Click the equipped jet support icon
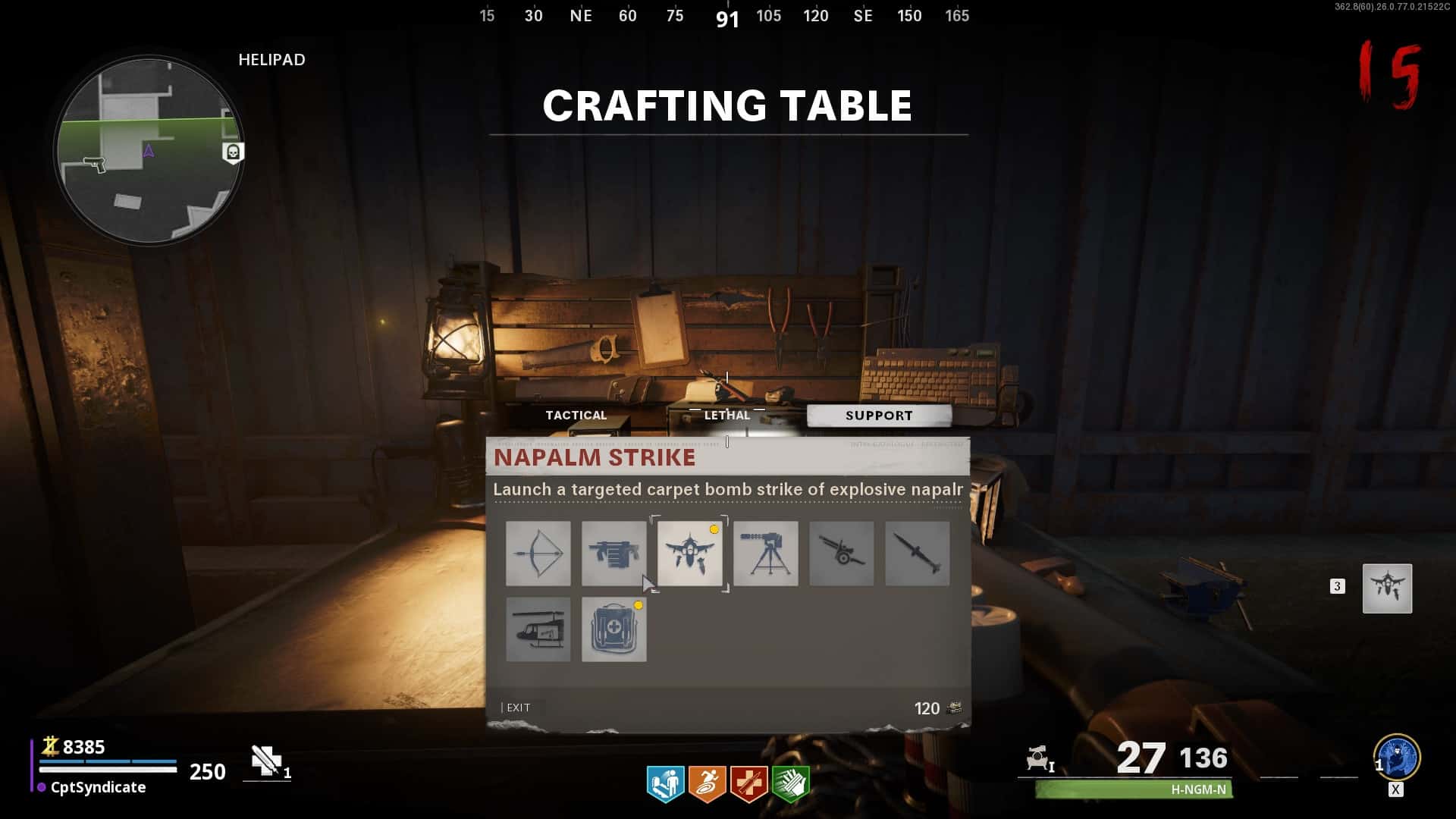Image resolution: width=1456 pixels, height=819 pixels. pyautogui.click(x=1387, y=588)
